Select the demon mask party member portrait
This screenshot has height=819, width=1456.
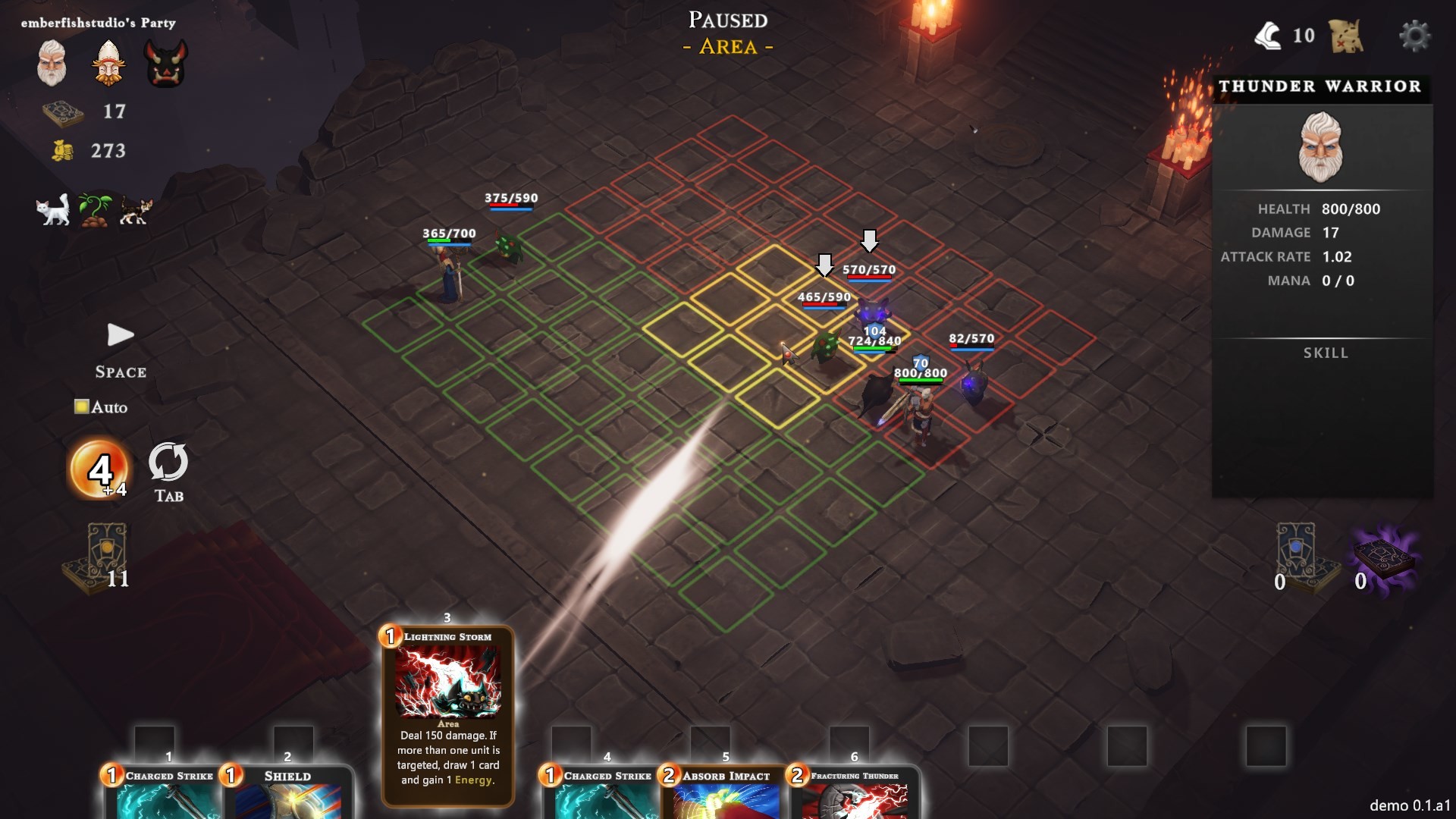click(165, 63)
